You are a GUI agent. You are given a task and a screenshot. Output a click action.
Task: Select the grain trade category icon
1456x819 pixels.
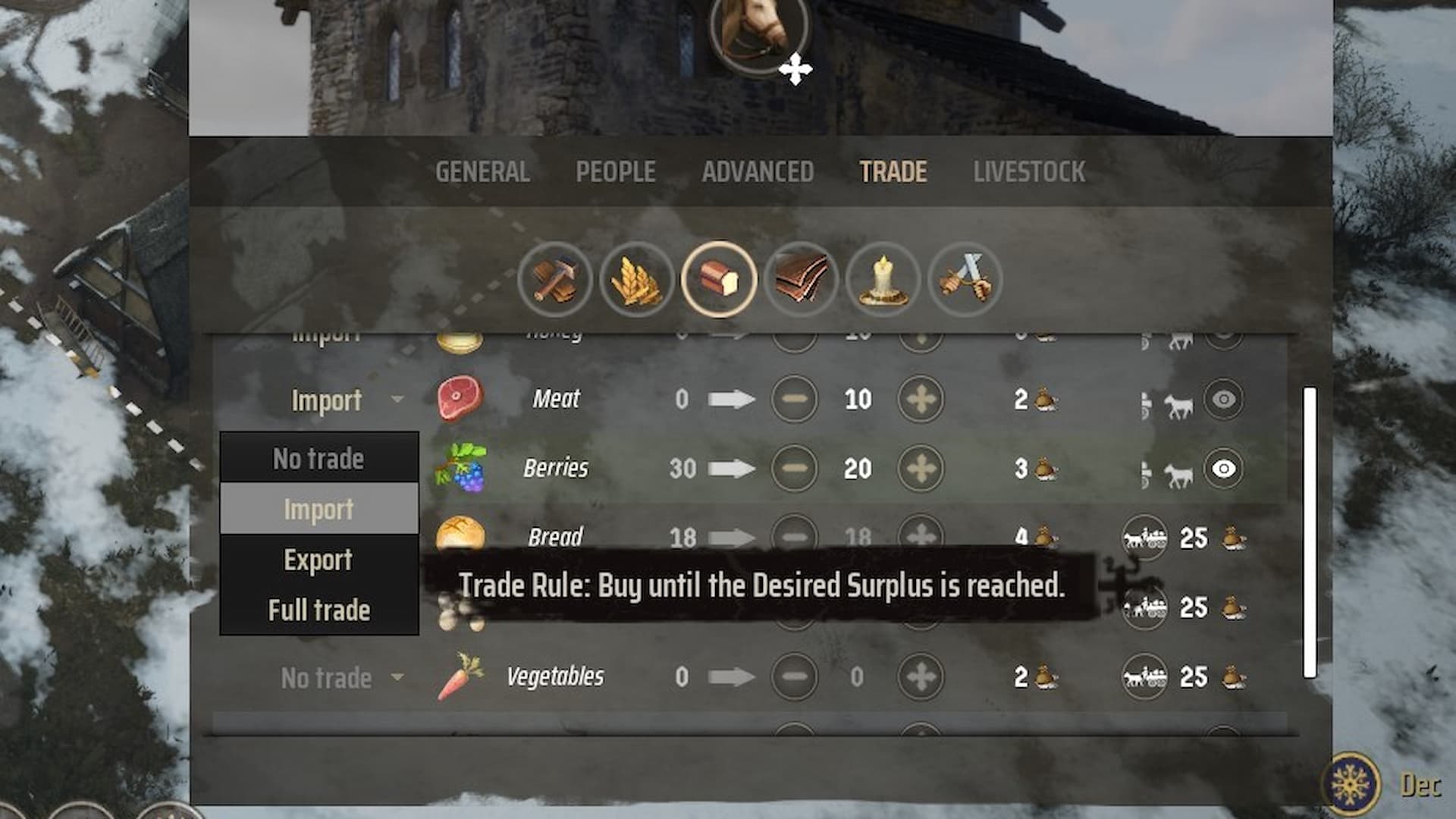(638, 280)
